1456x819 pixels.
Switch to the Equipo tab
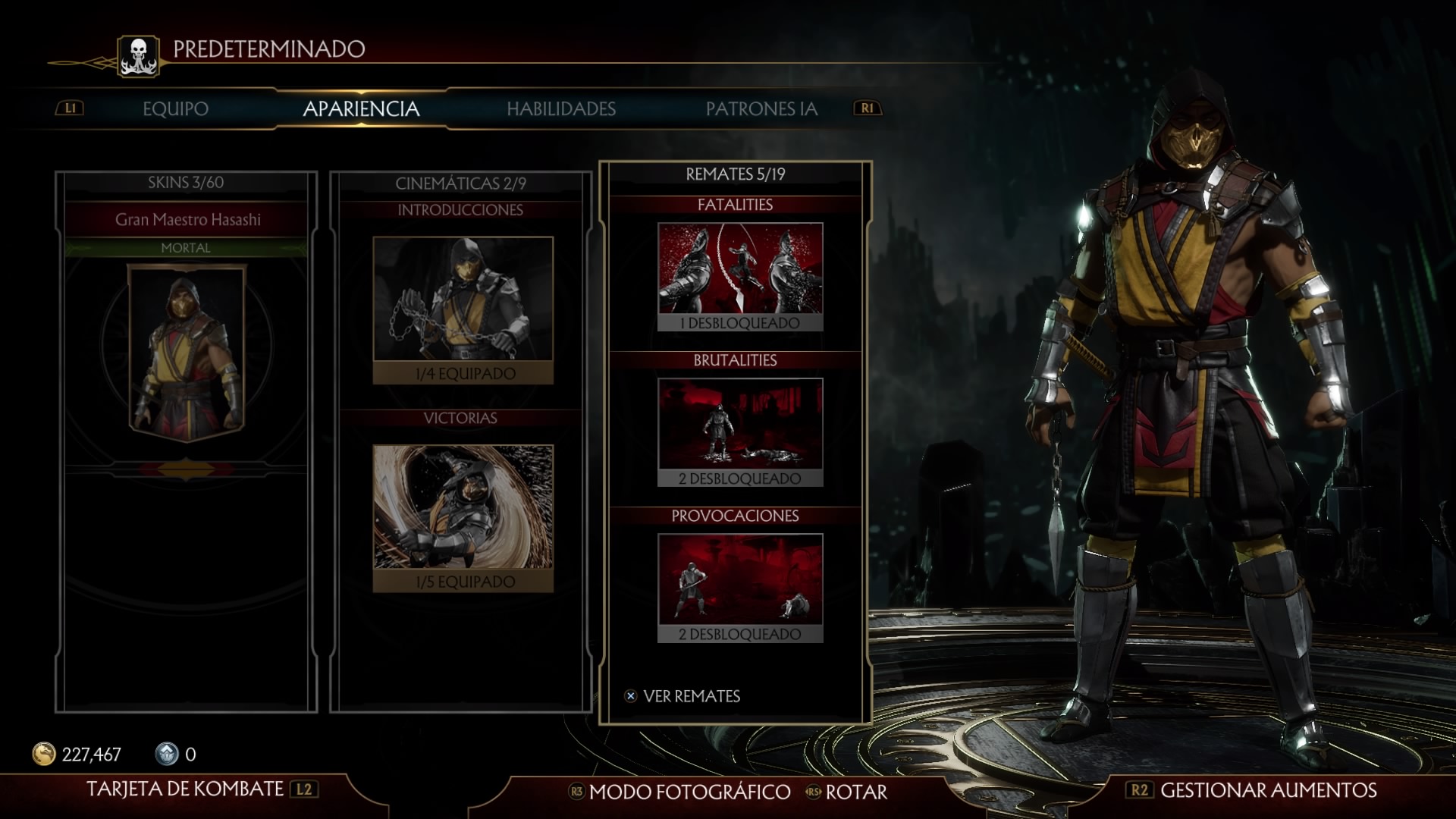coord(175,108)
